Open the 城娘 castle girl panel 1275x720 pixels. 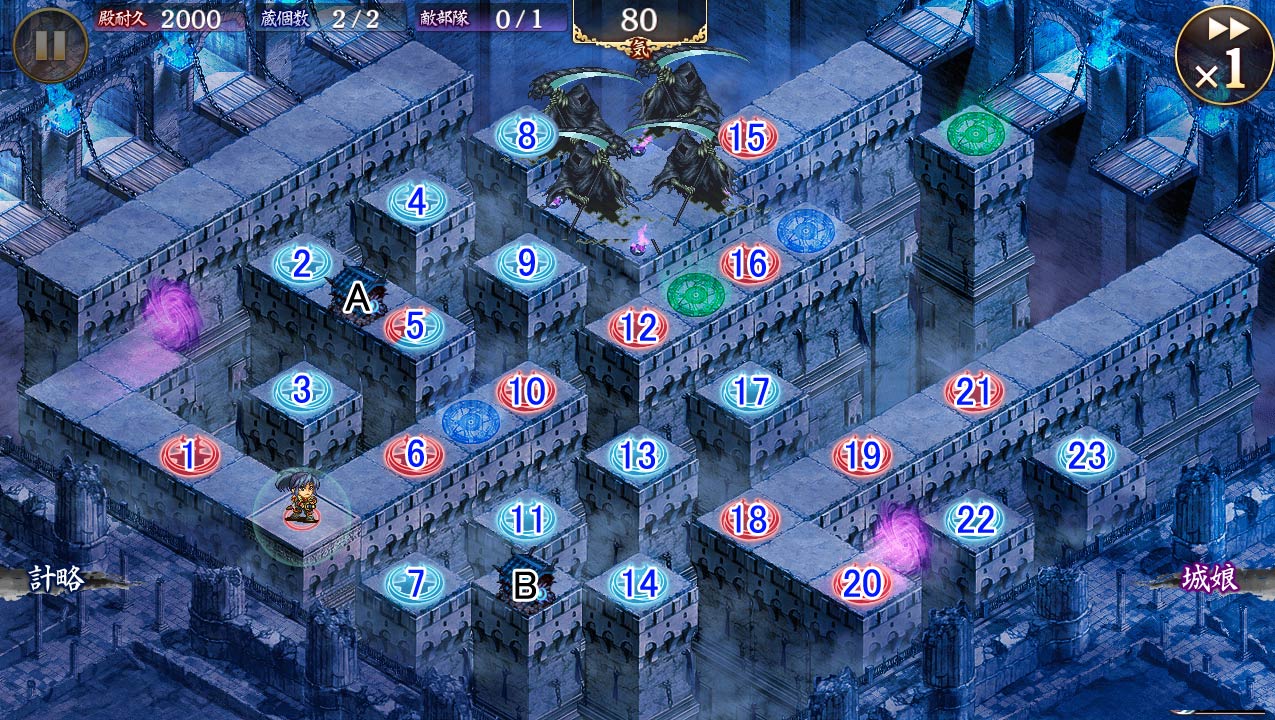(x=1210, y=580)
